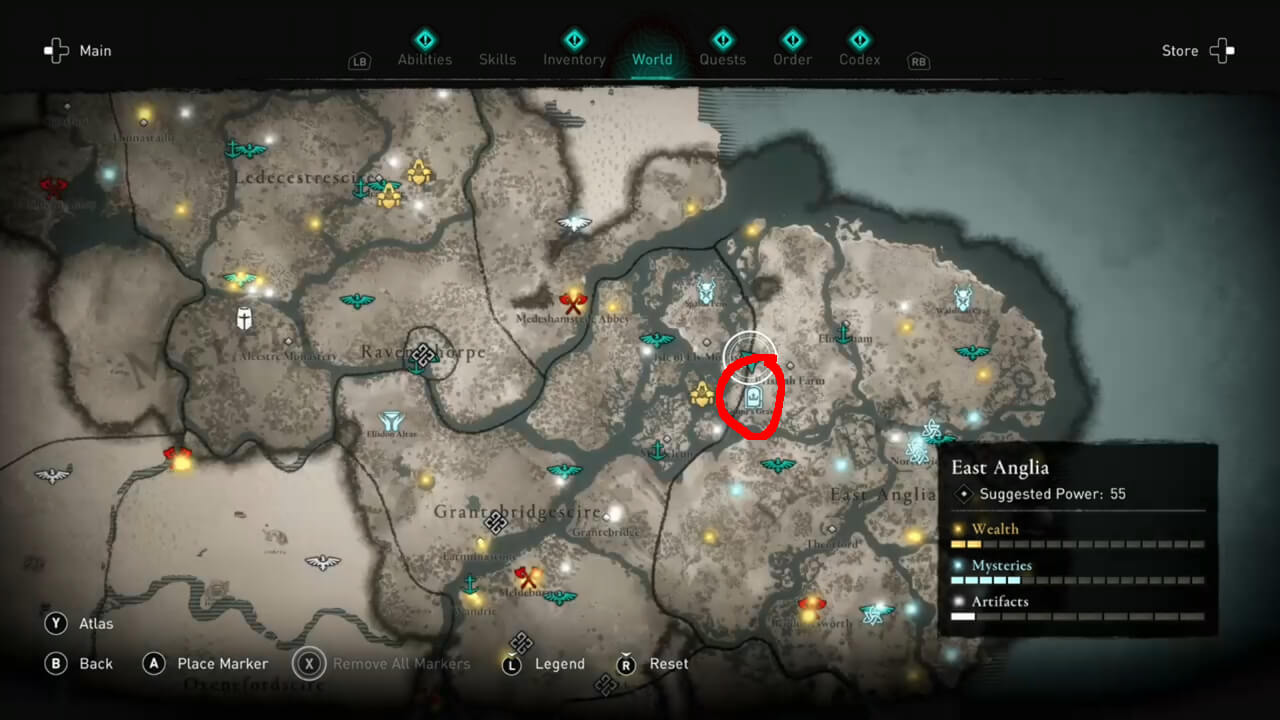Open the Legend panel
The height and width of the screenshot is (720, 1280).
[x=561, y=663]
